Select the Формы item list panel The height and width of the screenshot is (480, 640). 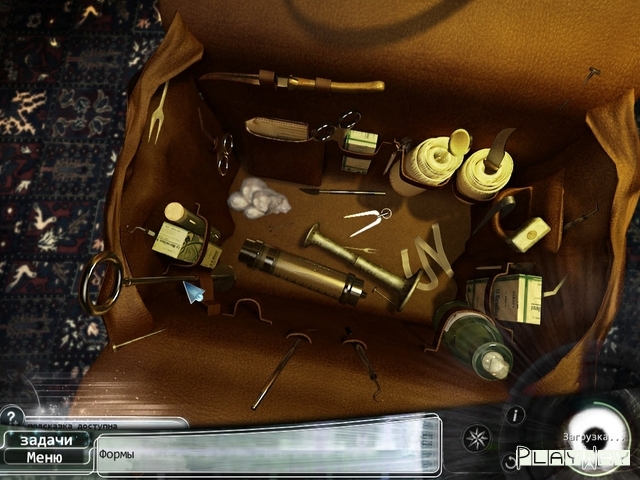coord(268,452)
